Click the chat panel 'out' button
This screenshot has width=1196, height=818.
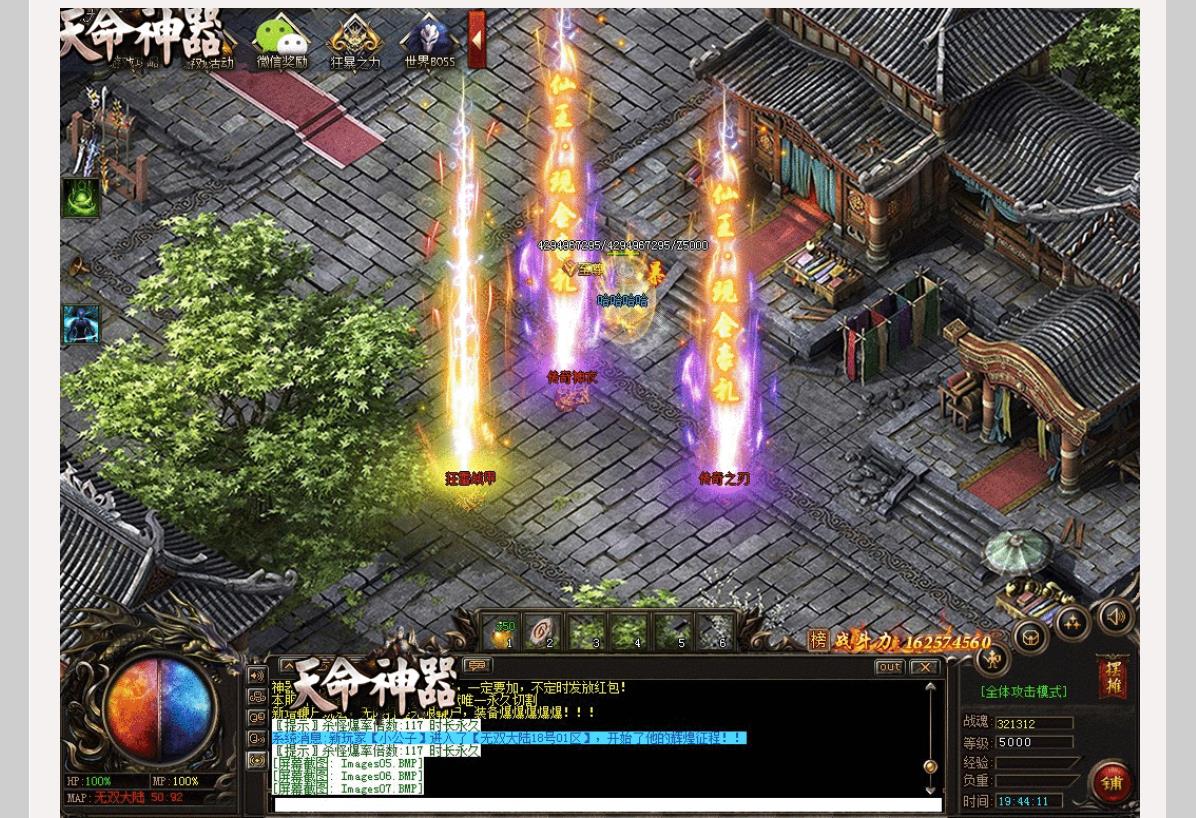coord(889,667)
